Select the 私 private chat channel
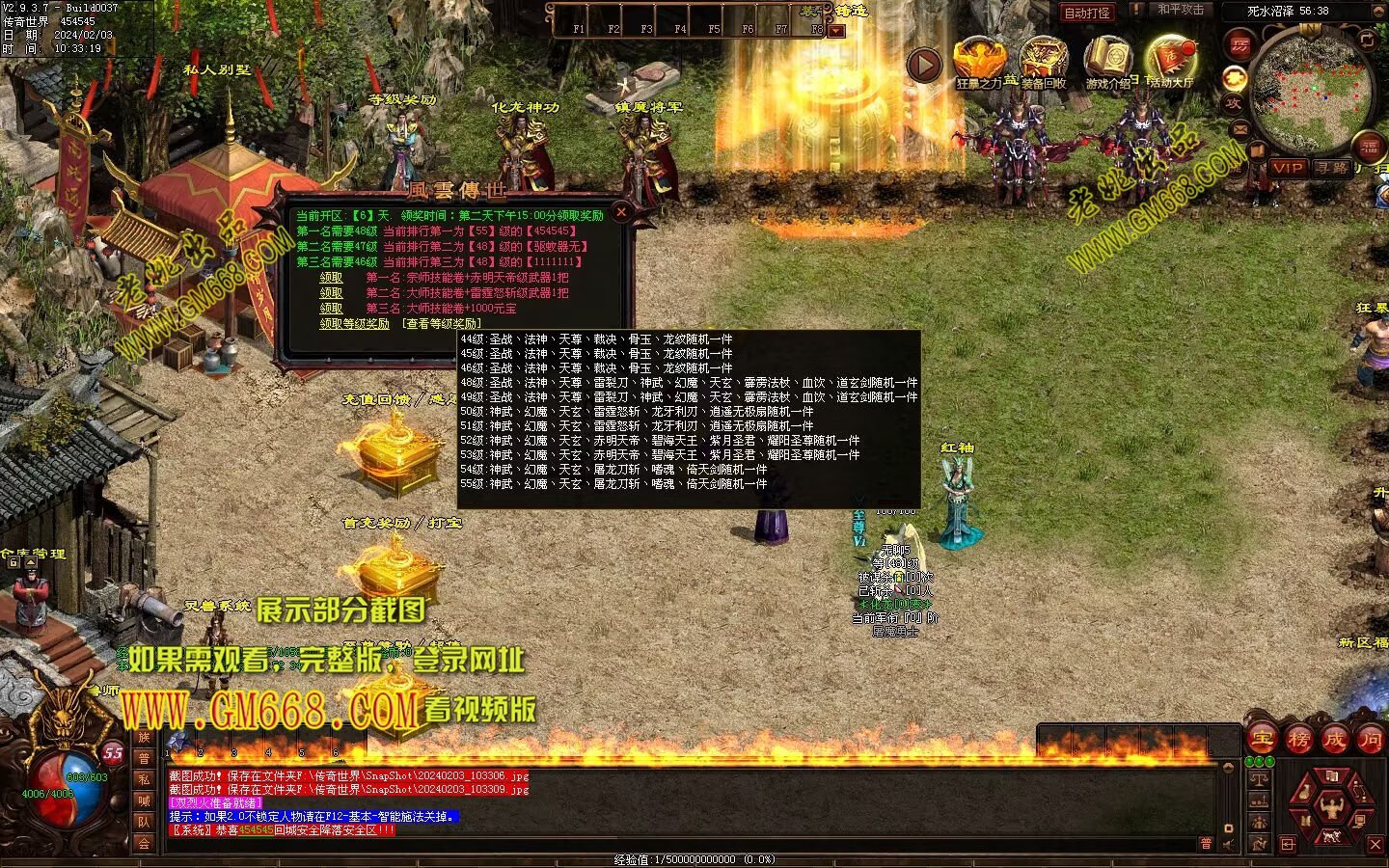This screenshot has height=868, width=1389. click(x=144, y=779)
